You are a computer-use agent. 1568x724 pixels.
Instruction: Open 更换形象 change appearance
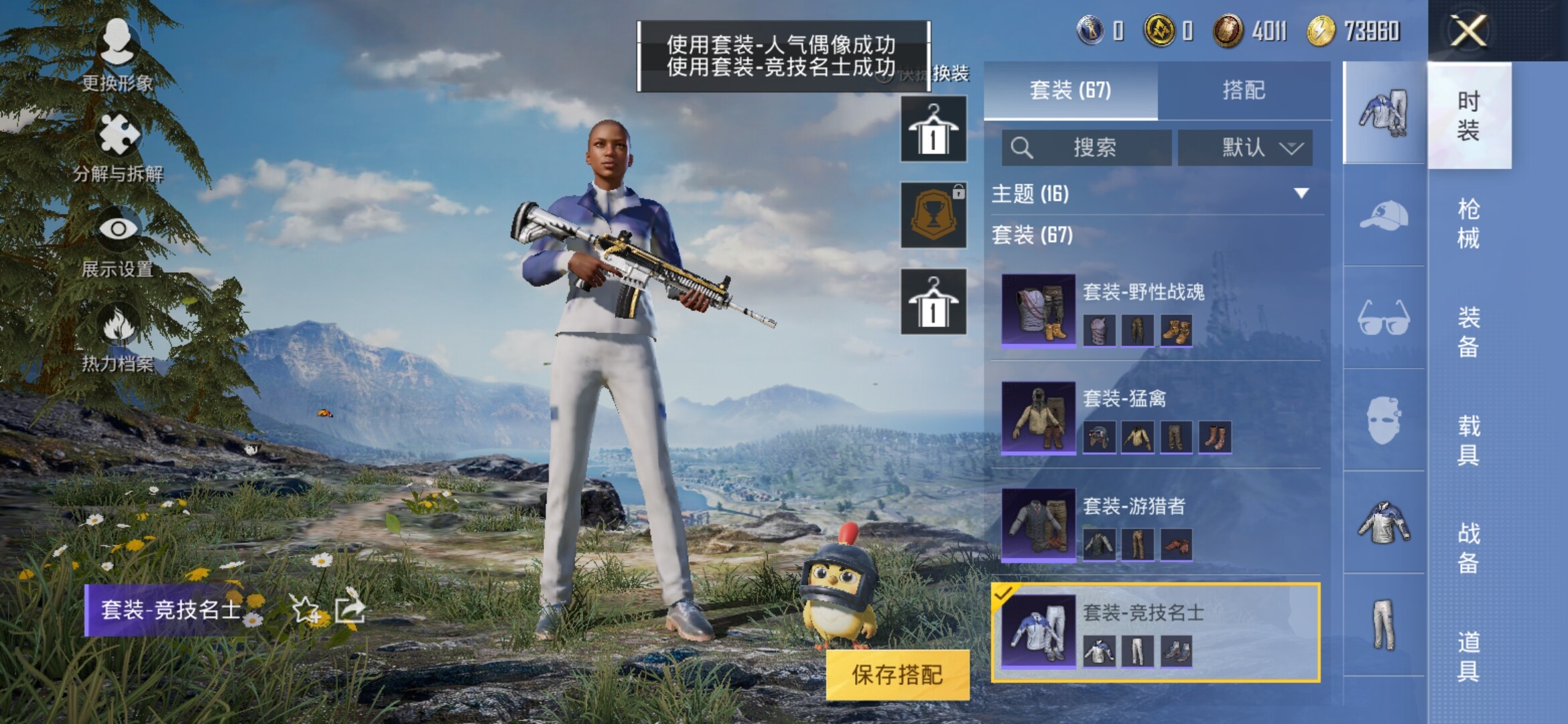(117, 55)
